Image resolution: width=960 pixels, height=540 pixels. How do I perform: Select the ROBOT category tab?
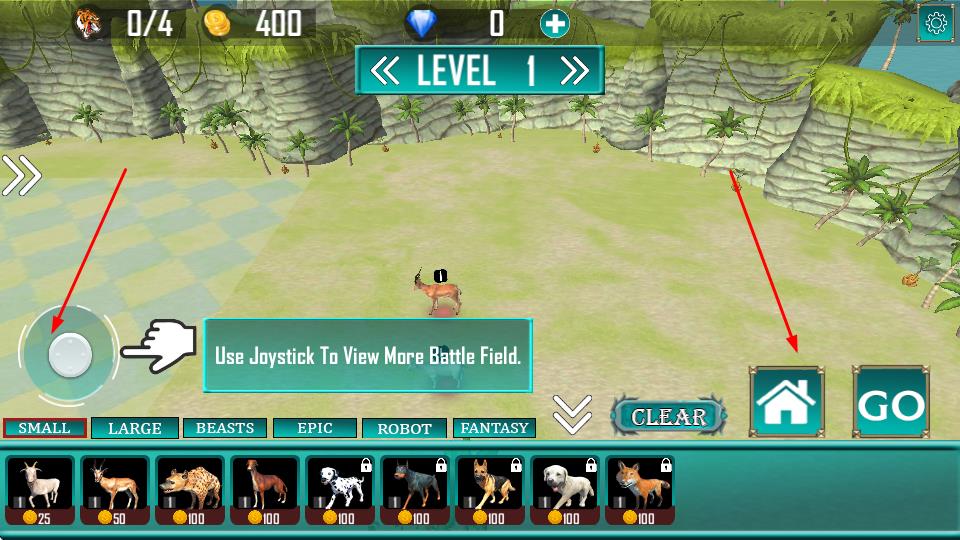404,428
